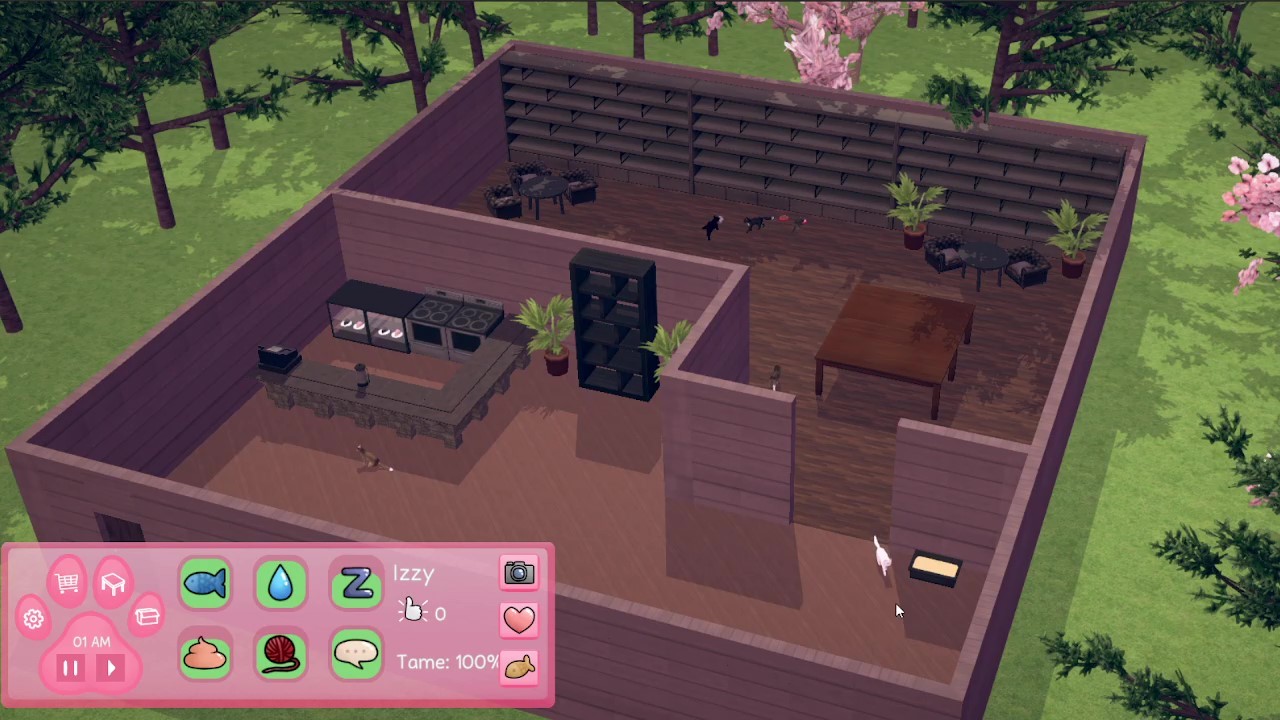Select the yarn ball play need

click(281, 655)
